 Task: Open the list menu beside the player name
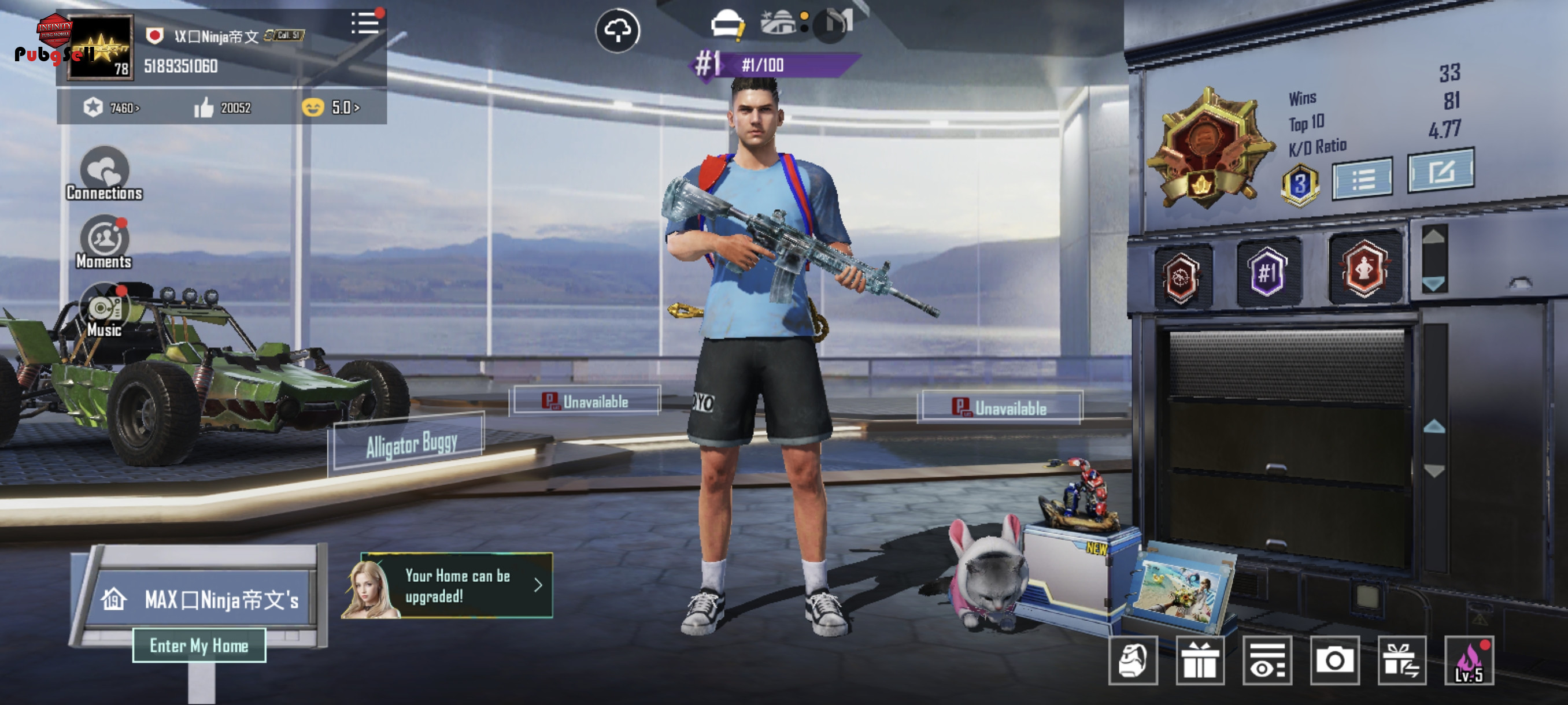point(365,24)
